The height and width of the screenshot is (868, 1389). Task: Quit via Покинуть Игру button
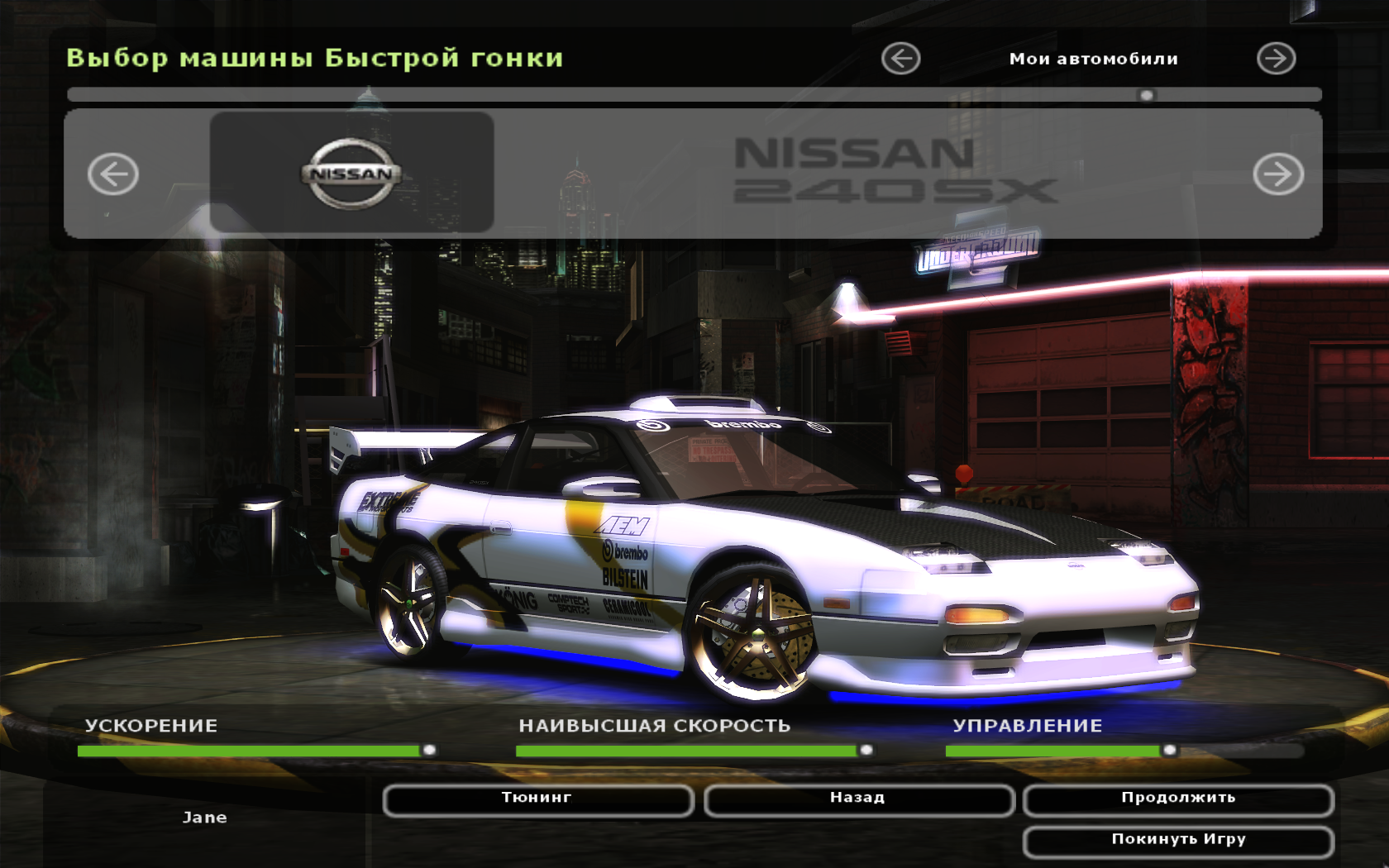click(1178, 841)
